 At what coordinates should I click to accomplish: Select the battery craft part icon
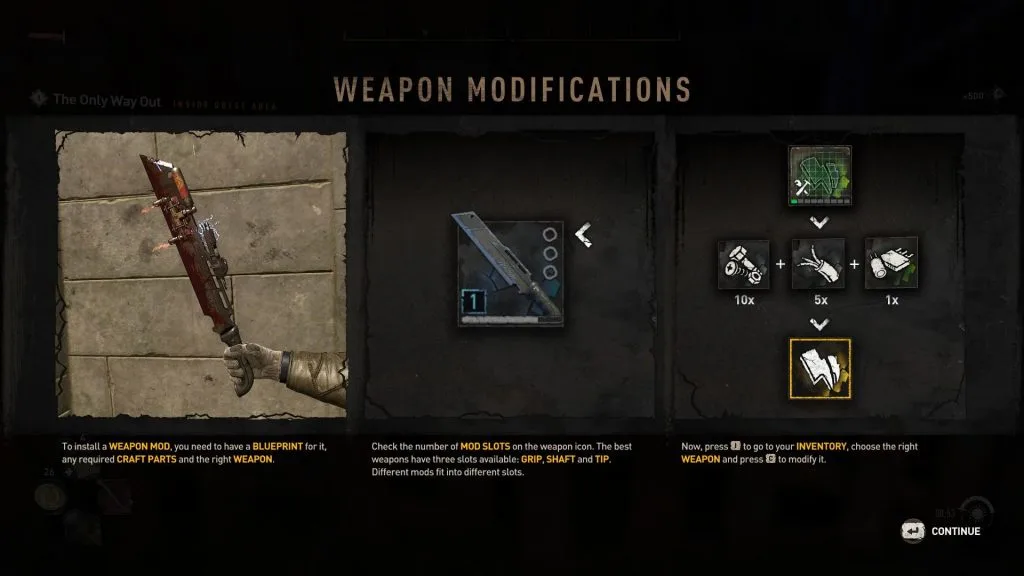[891, 264]
